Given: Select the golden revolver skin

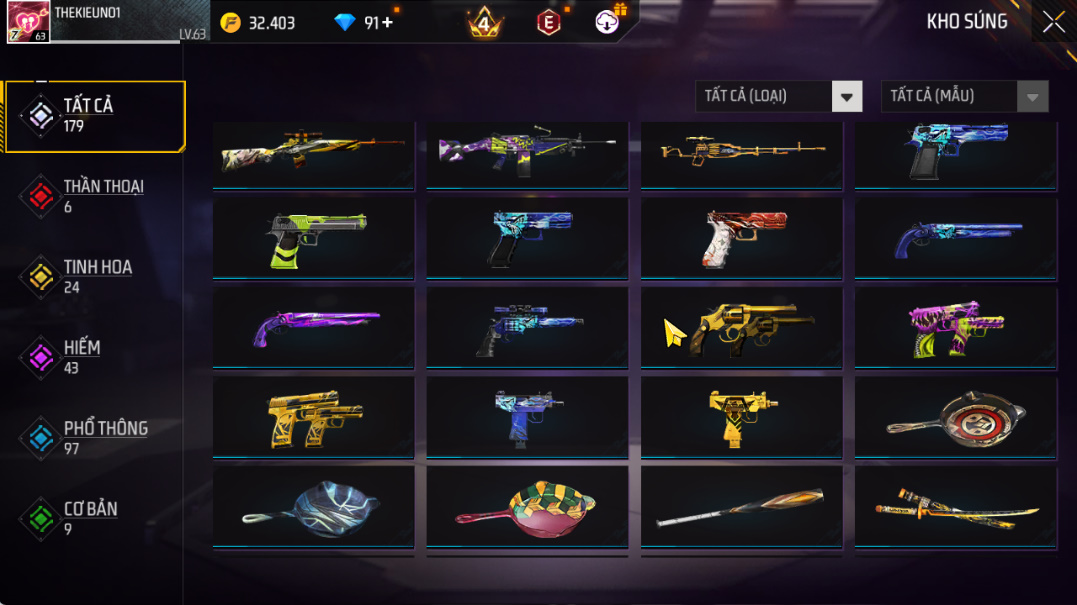Looking at the screenshot, I should pyautogui.click(x=741, y=327).
